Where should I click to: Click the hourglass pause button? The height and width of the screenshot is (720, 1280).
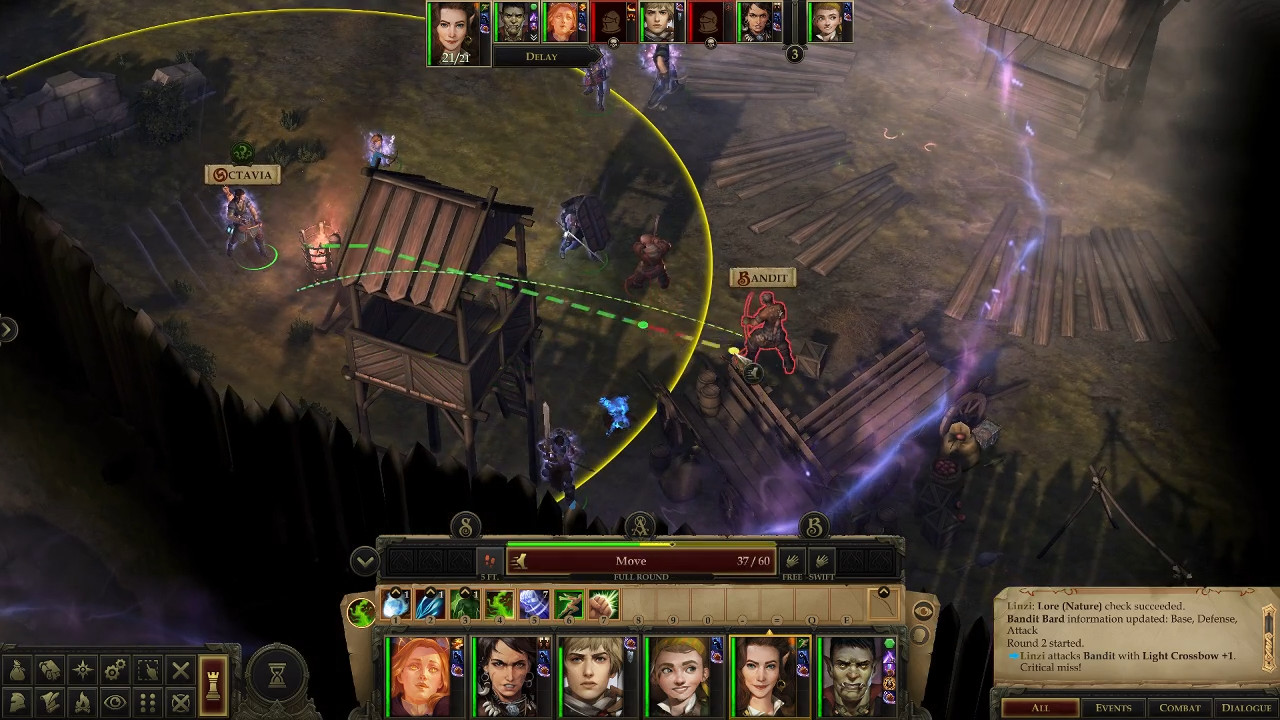(x=277, y=675)
